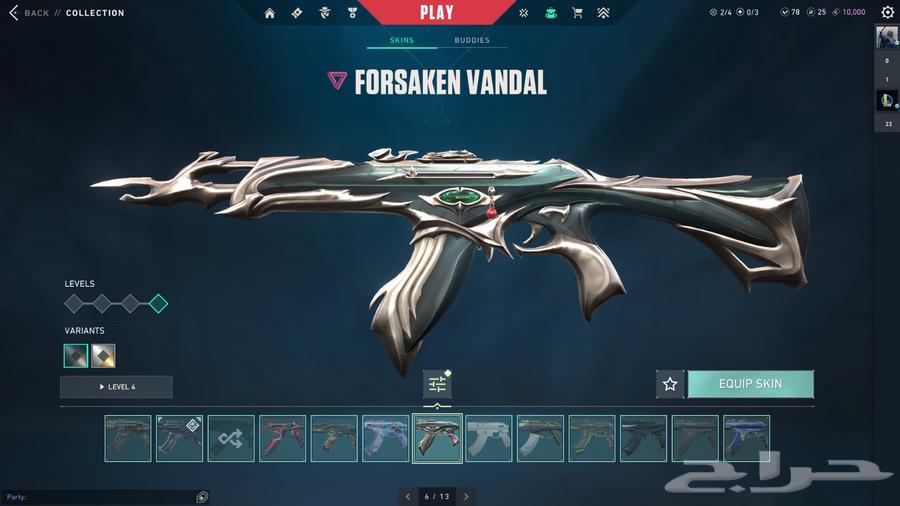Select the default teal skin variant

pos(76,355)
